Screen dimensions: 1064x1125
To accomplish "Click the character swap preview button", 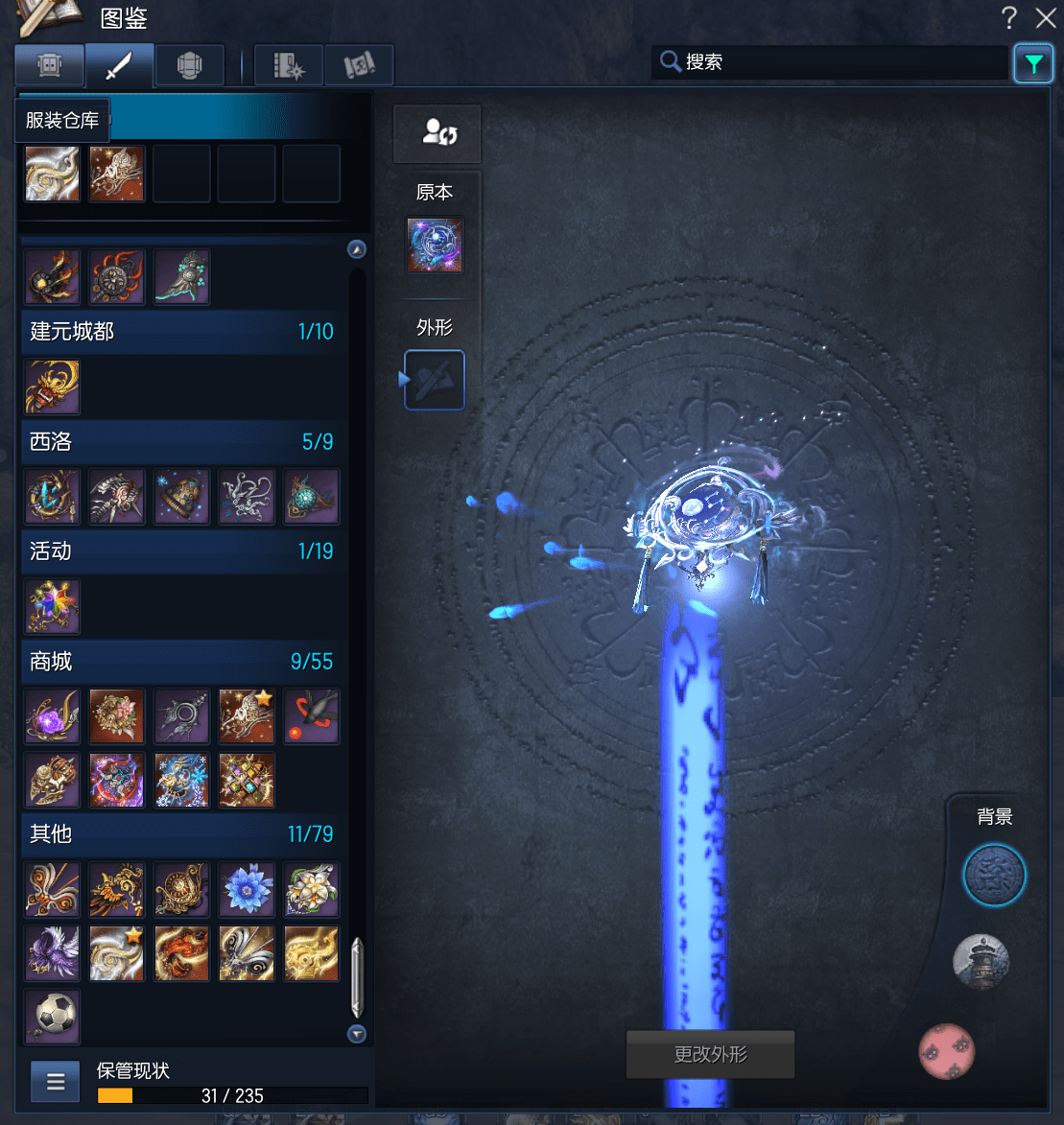I will pyautogui.click(x=437, y=133).
